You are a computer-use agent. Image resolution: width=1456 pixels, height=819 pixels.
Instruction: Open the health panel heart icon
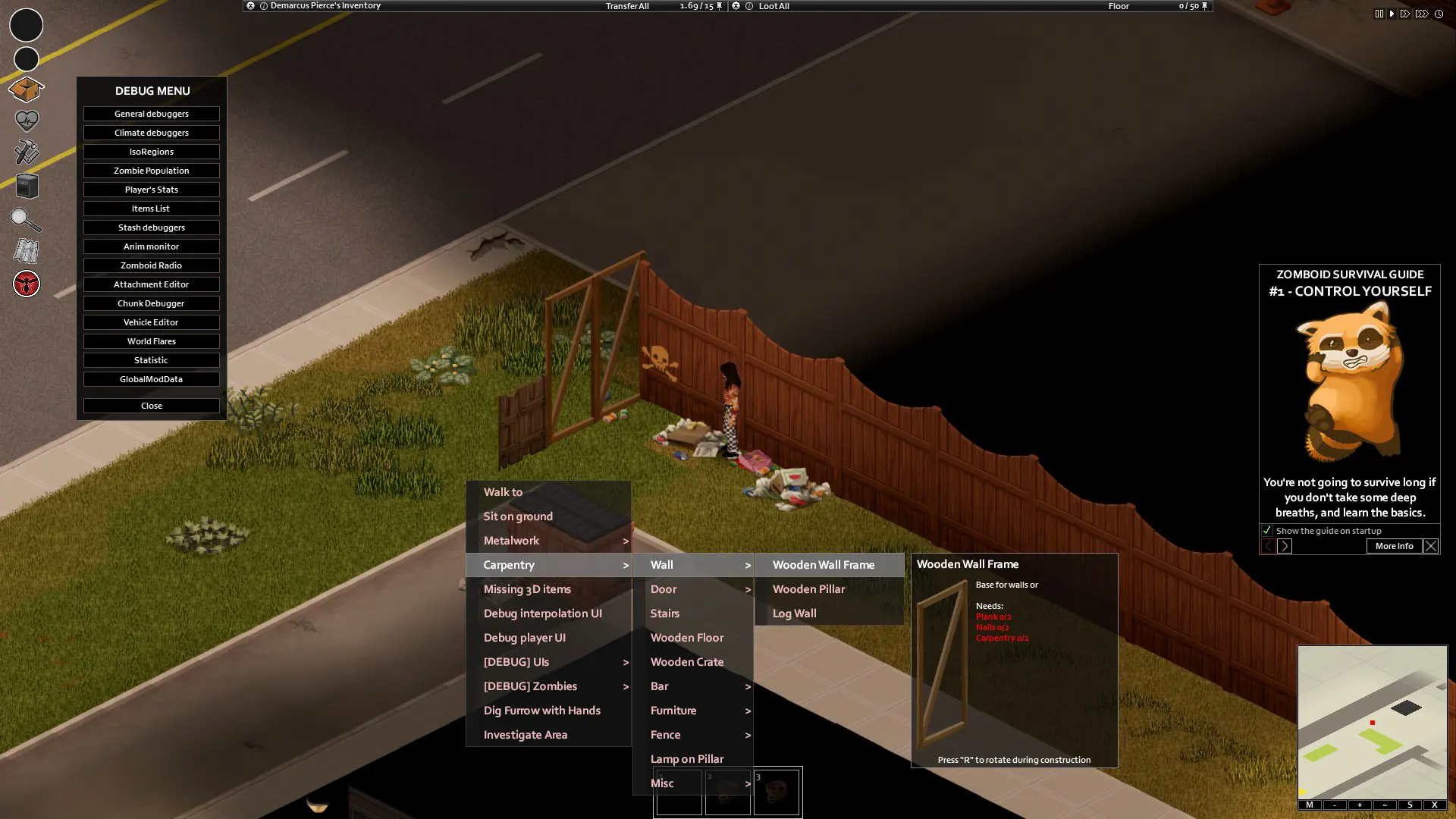26,121
